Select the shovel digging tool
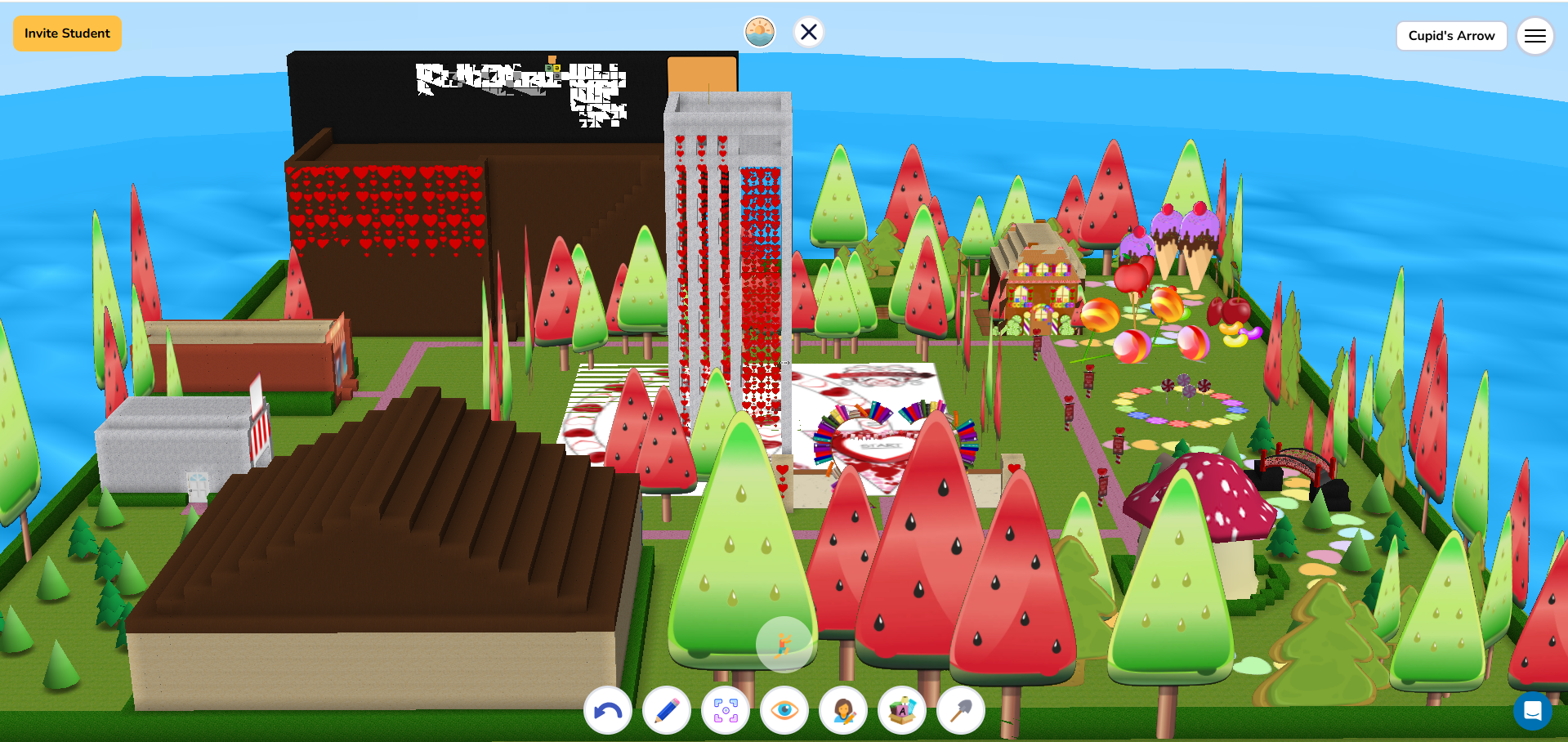 [960, 710]
